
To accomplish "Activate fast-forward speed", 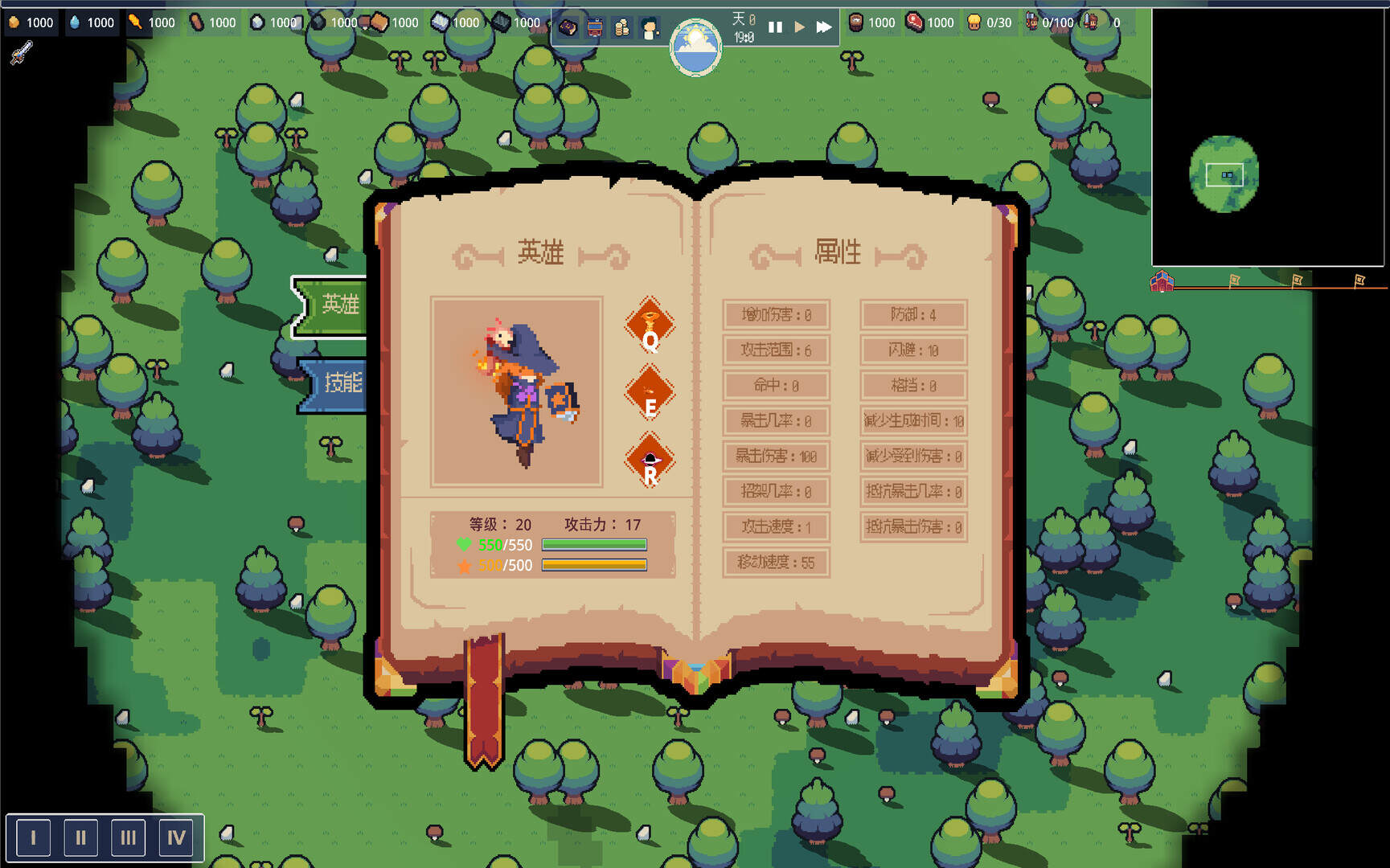I will (x=823, y=27).
